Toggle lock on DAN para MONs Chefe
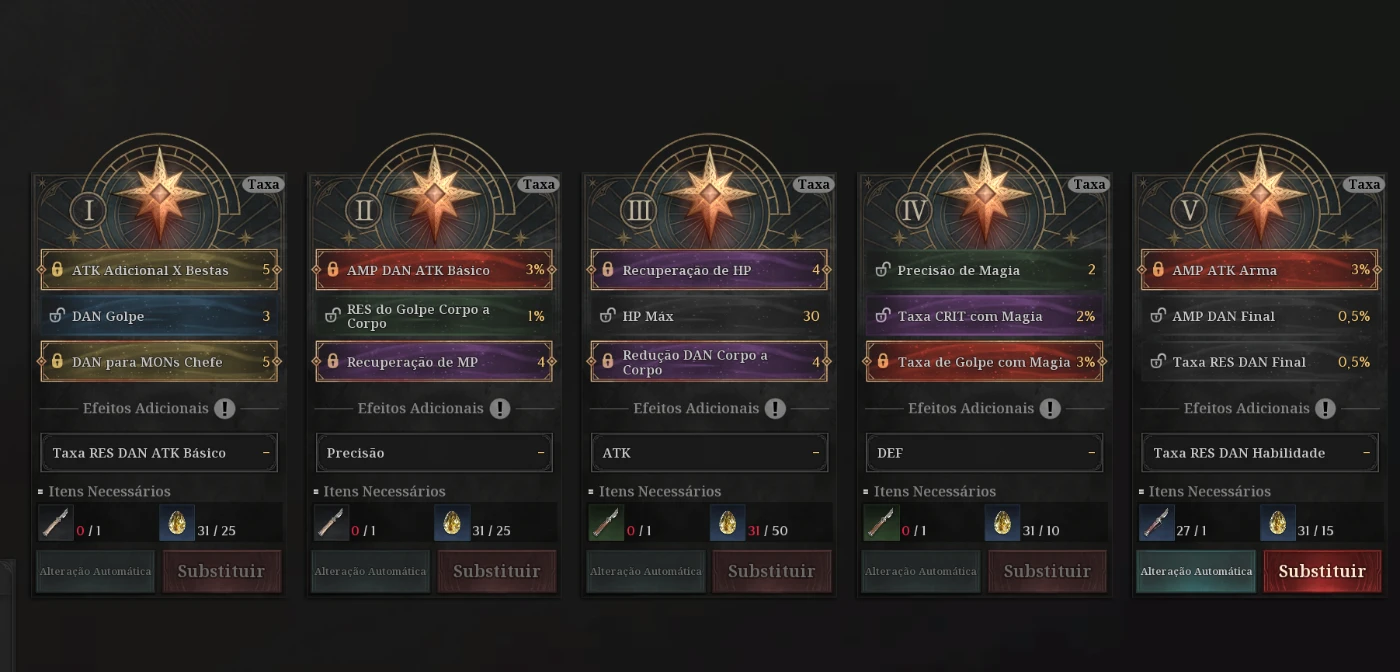The height and width of the screenshot is (672, 1400). [57, 362]
